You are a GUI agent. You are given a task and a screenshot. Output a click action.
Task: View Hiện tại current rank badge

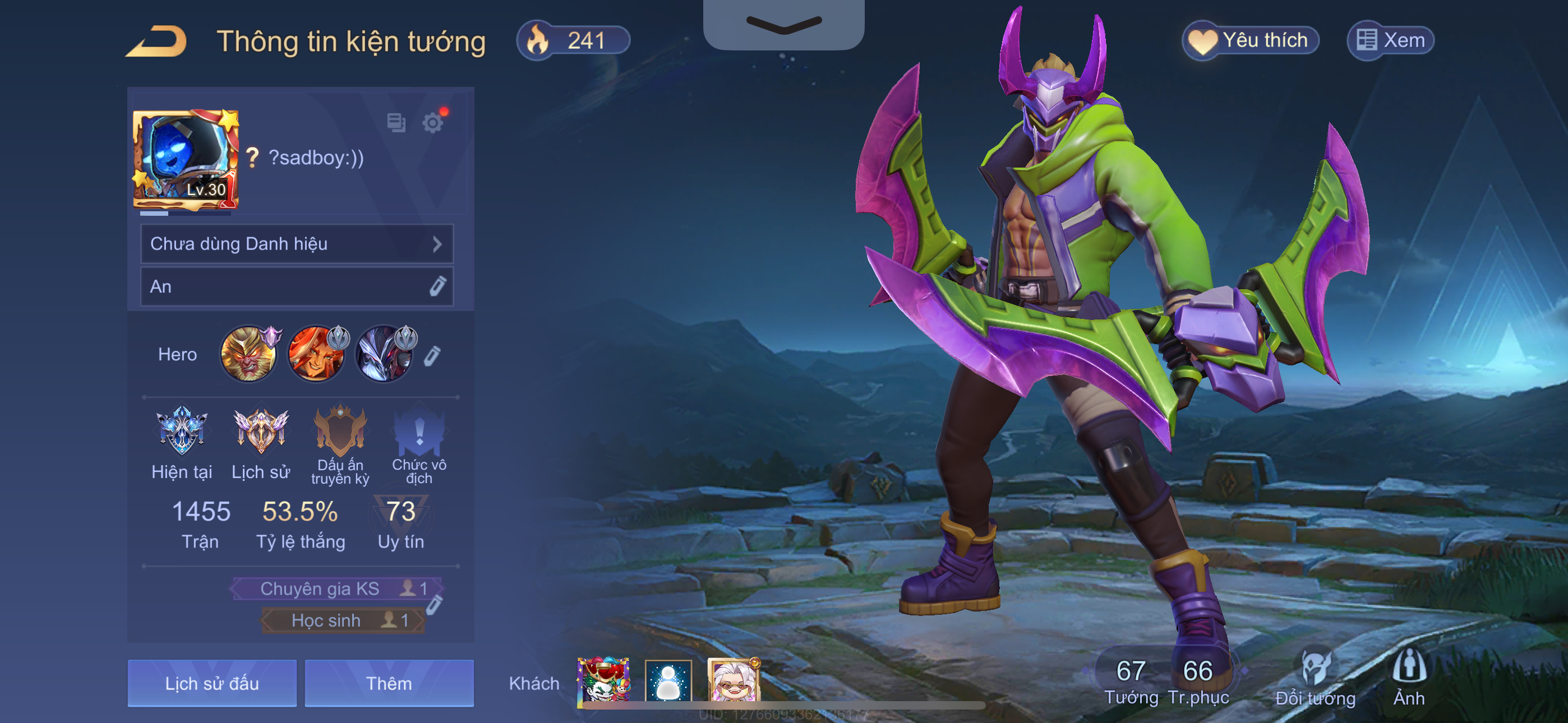tap(181, 432)
